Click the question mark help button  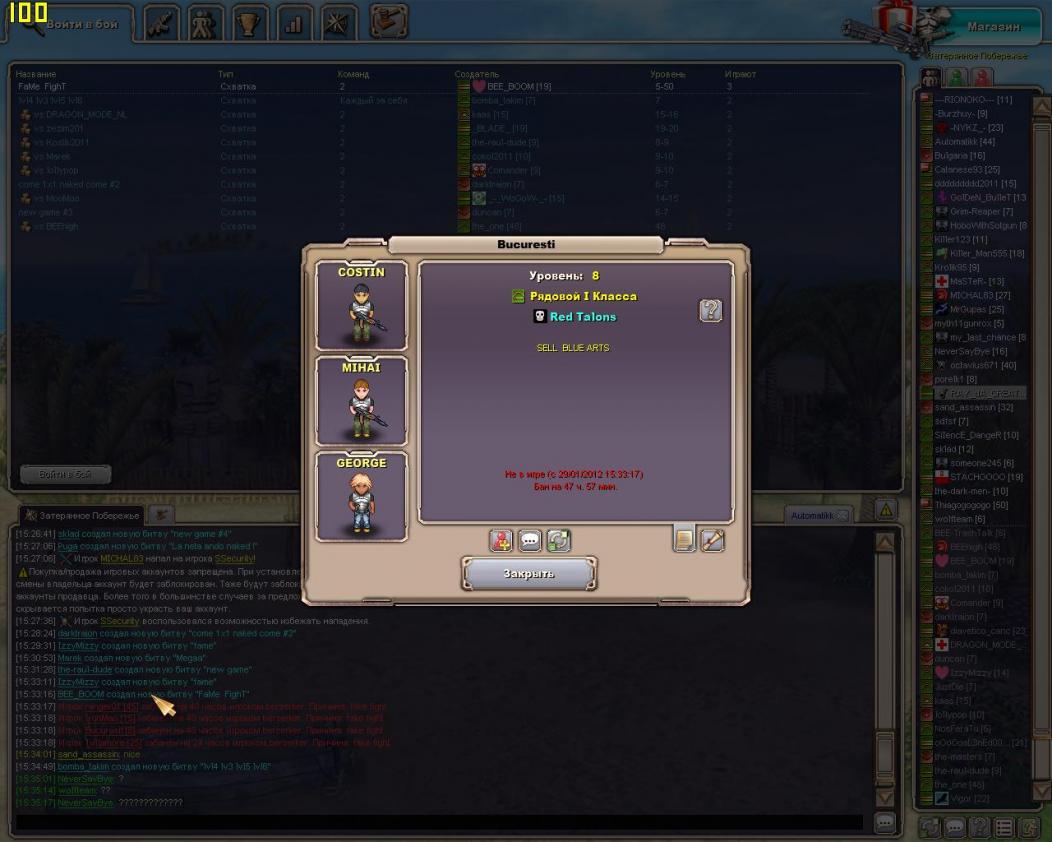coord(710,311)
